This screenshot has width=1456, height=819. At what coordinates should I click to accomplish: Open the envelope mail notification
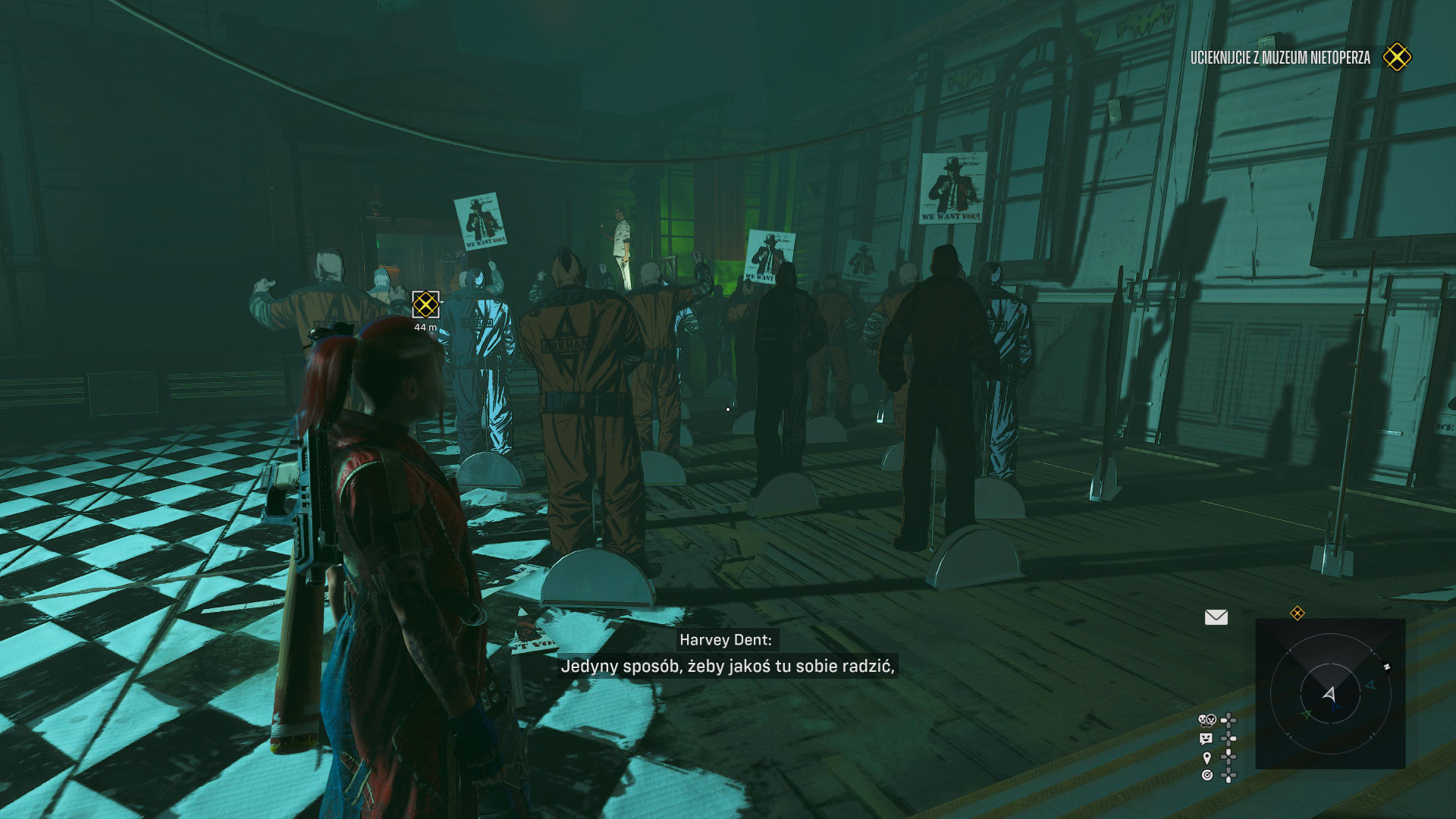click(1216, 617)
